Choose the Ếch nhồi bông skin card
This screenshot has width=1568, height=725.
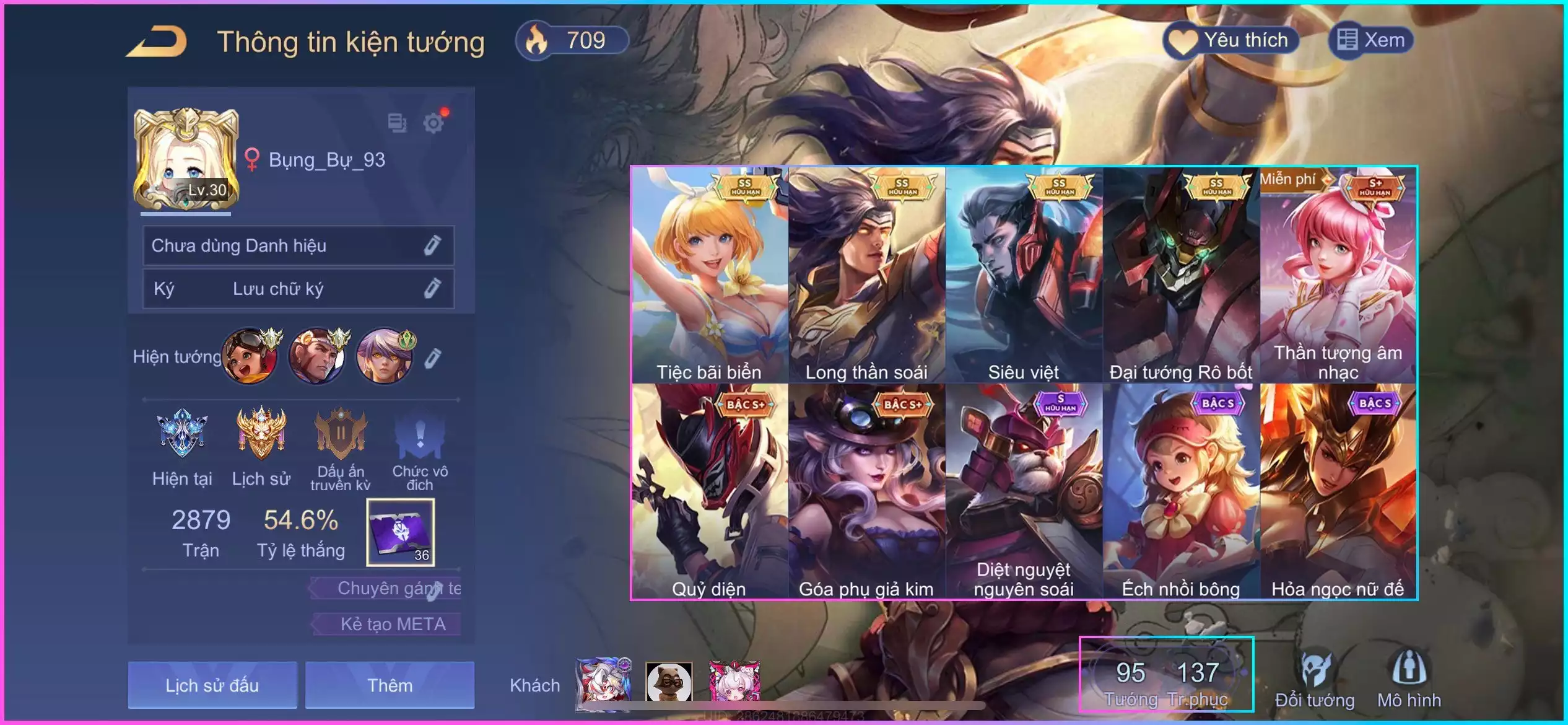1181,492
